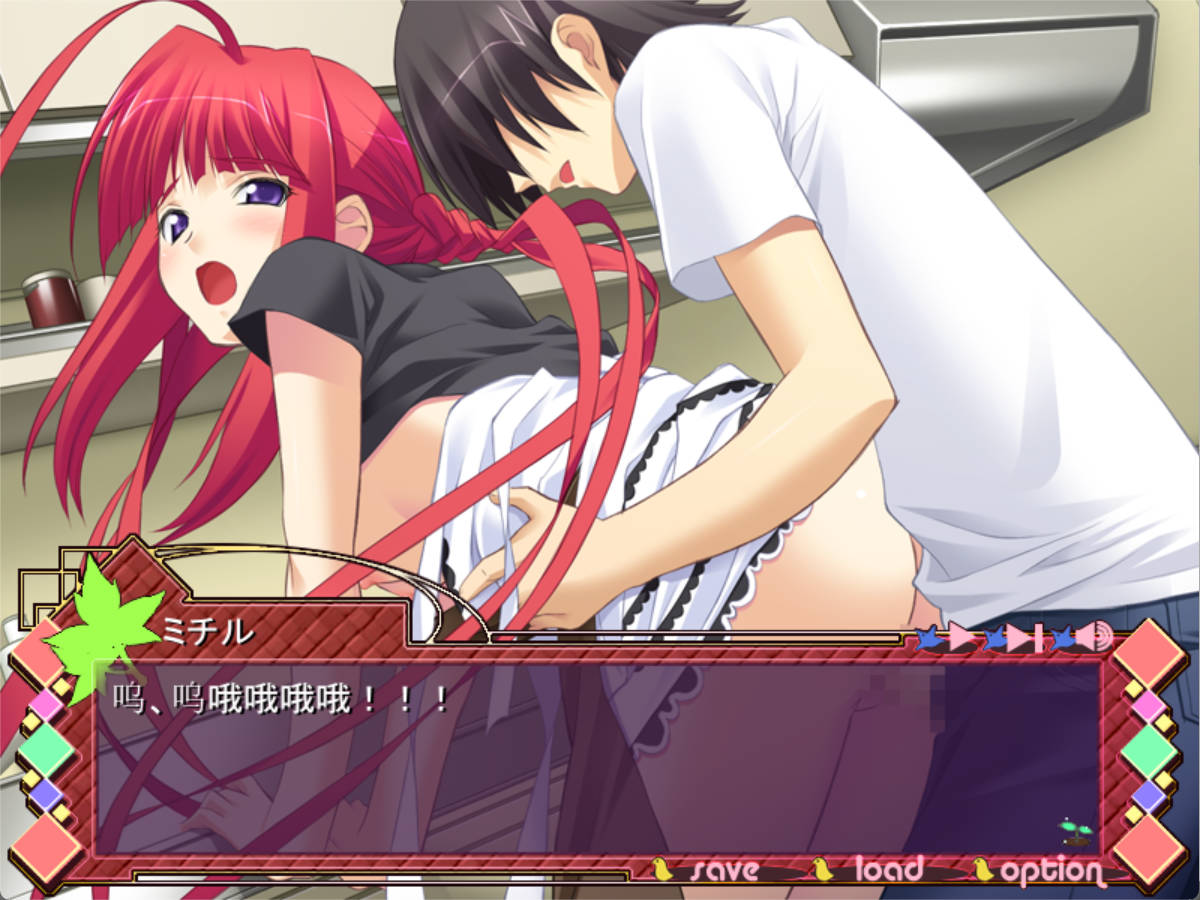This screenshot has width=1200, height=900.
Task: Open the option settings
Action: 1050,871
